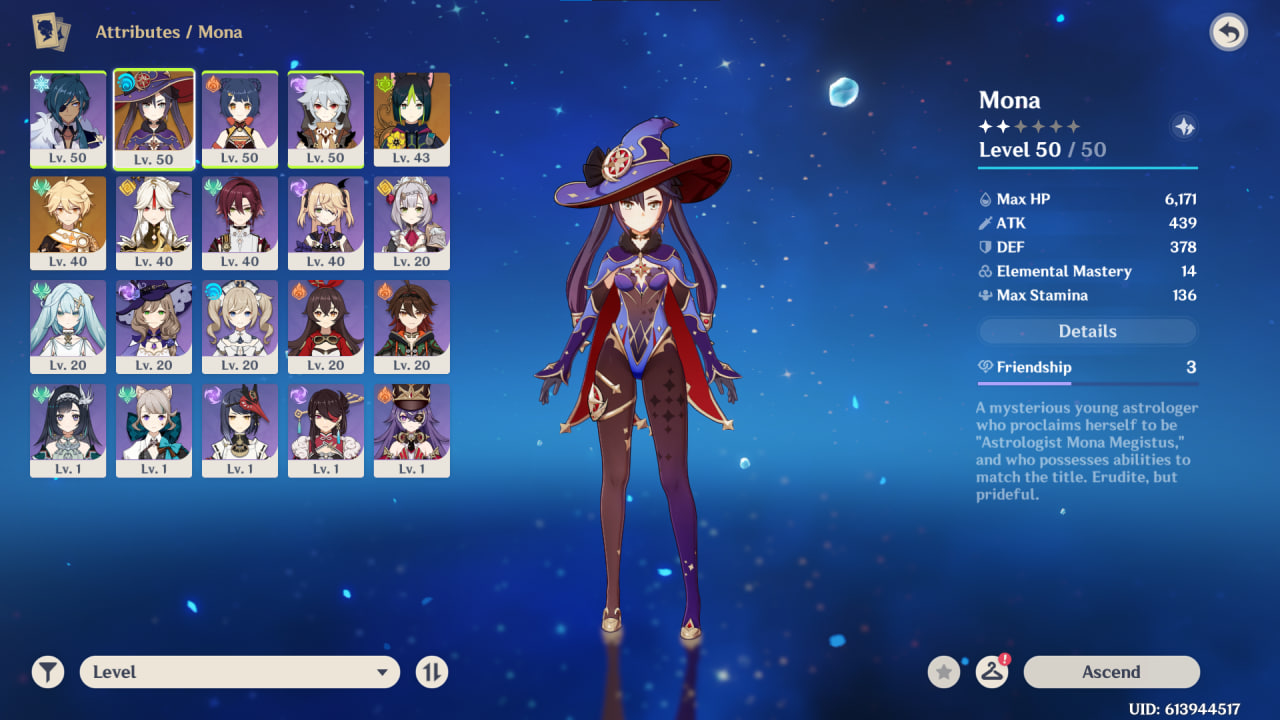Open the outfit hanger icon

tap(991, 672)
